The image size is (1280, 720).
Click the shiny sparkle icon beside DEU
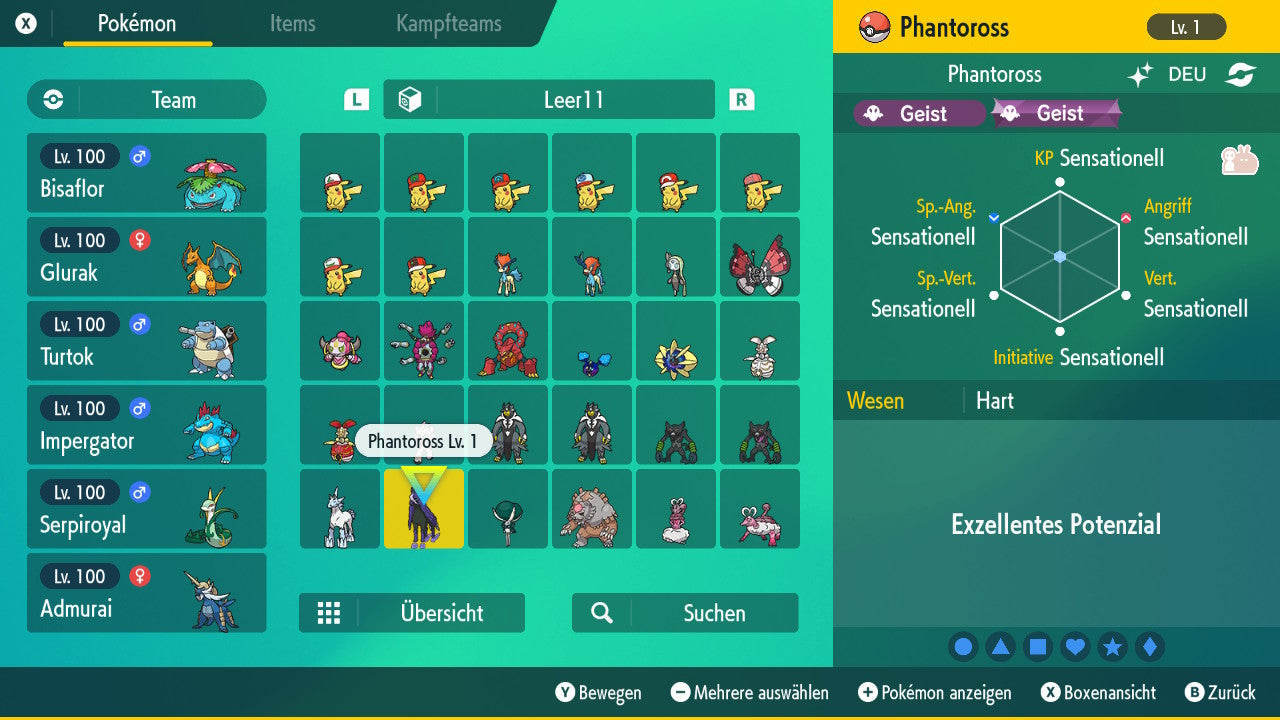tap(1140, 74)
